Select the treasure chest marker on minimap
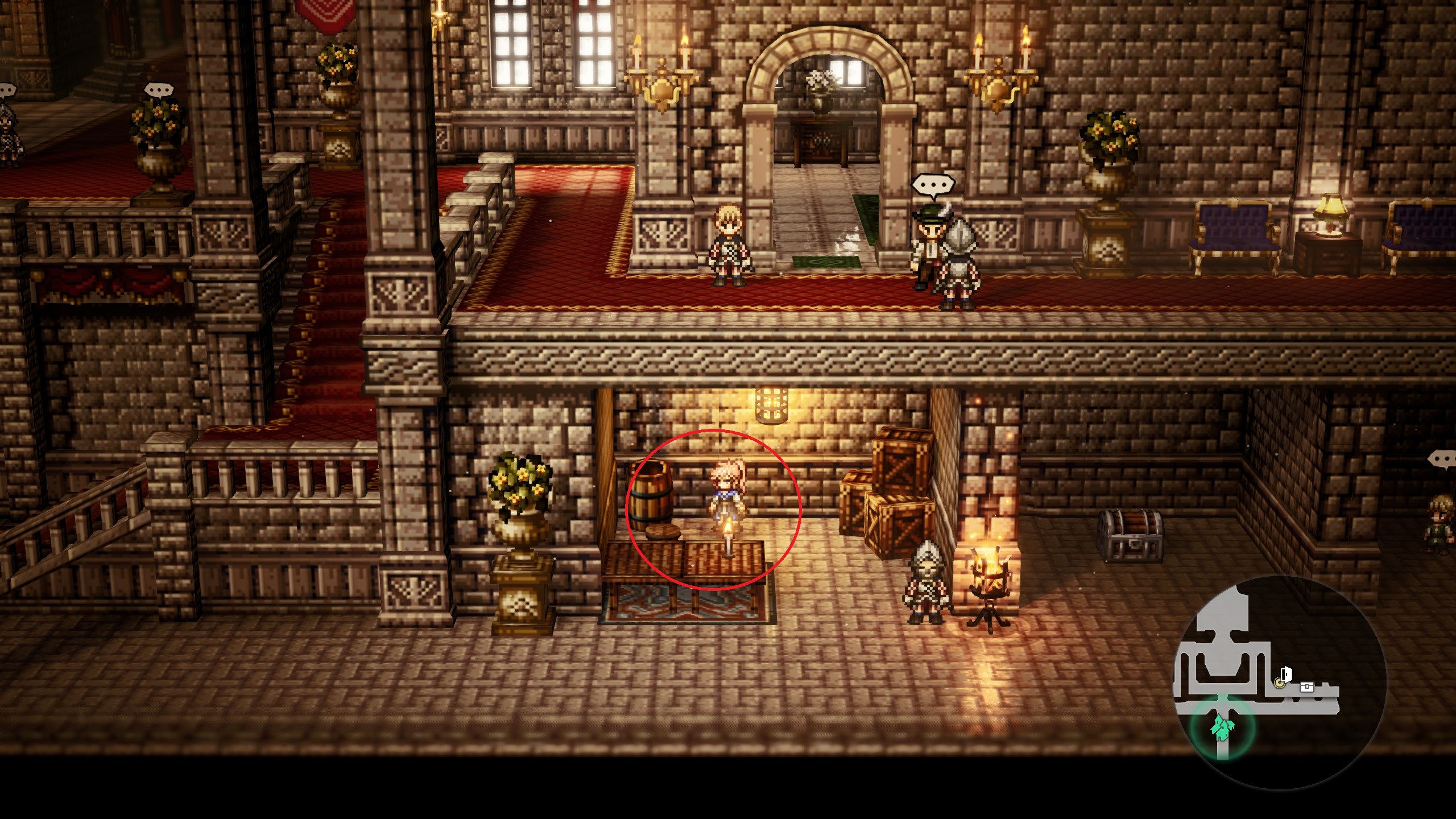This screenshot has width=1456, height=819. tap(1307, 687)
